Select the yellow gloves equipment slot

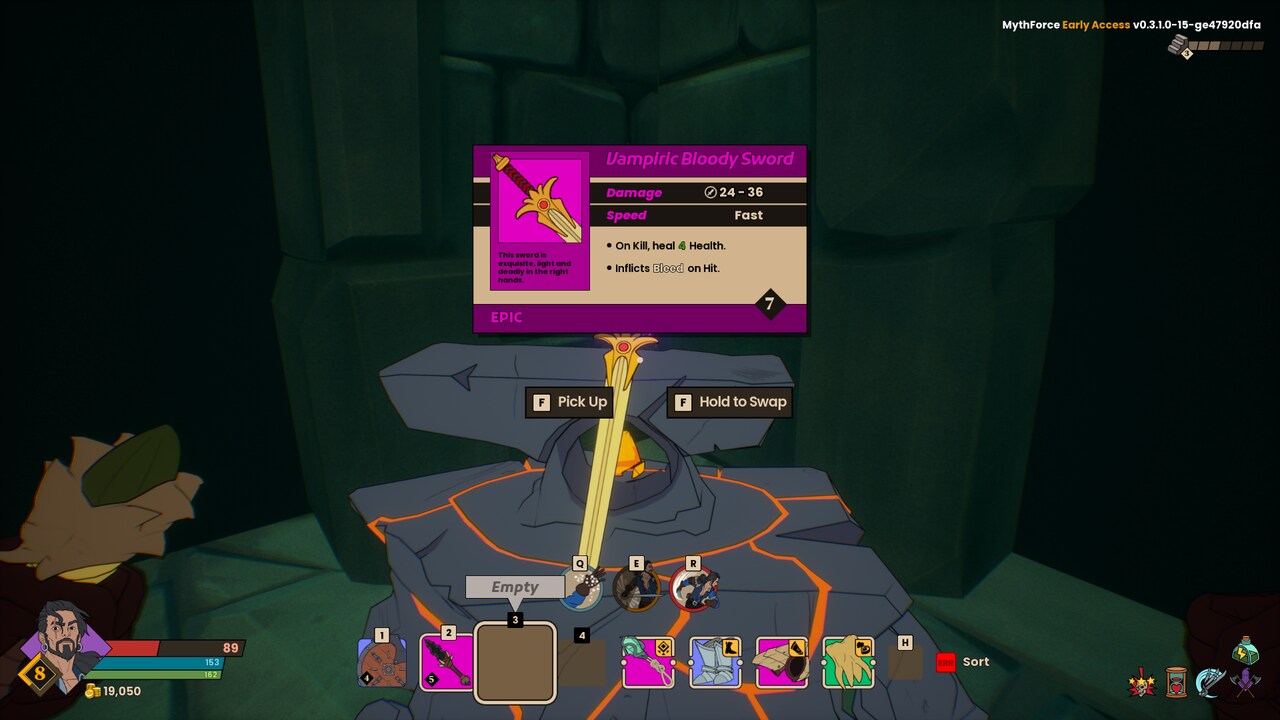pos(848,662)
